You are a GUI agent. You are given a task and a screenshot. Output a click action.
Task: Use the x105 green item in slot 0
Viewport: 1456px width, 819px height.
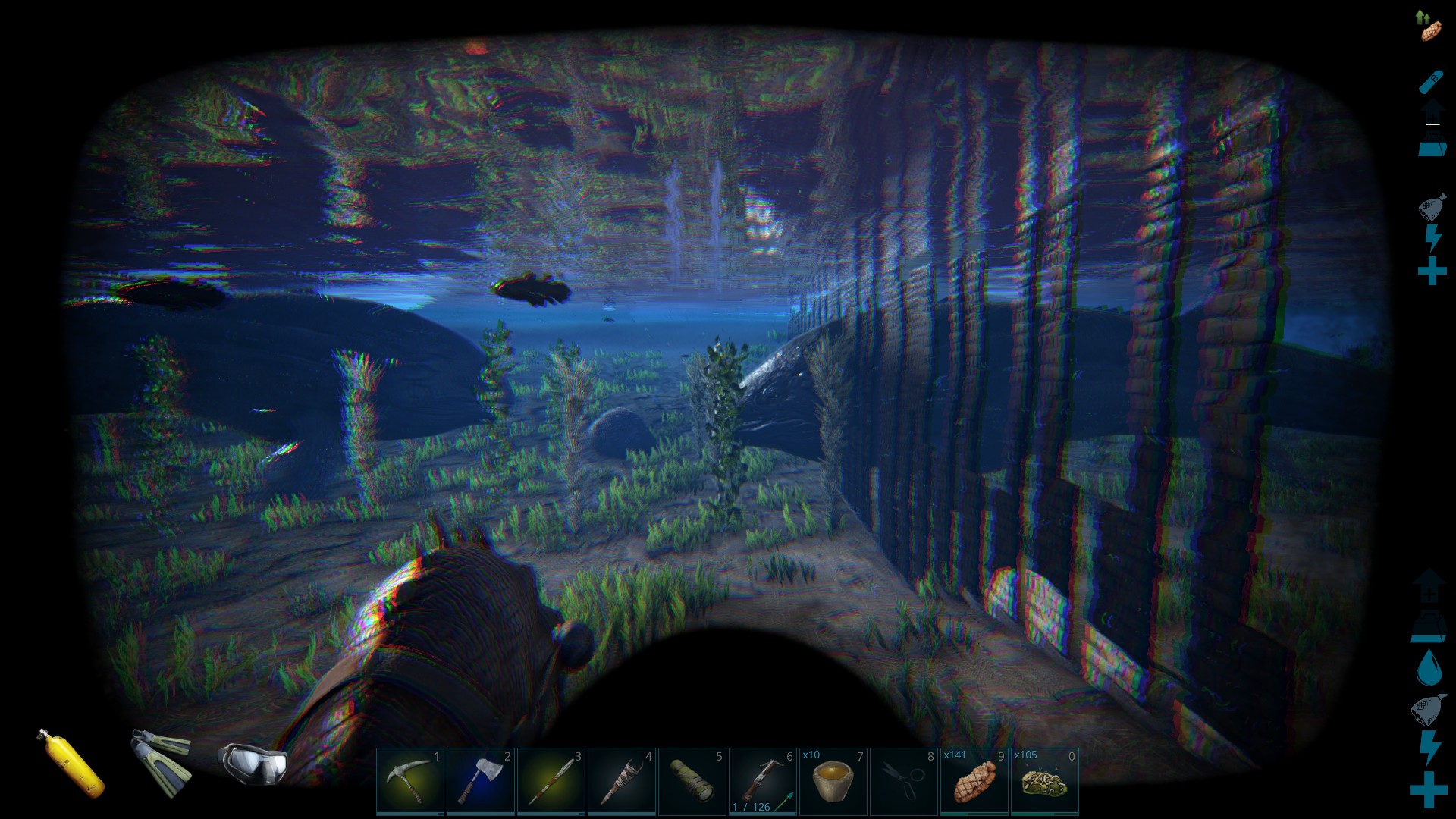[1045, 780]
